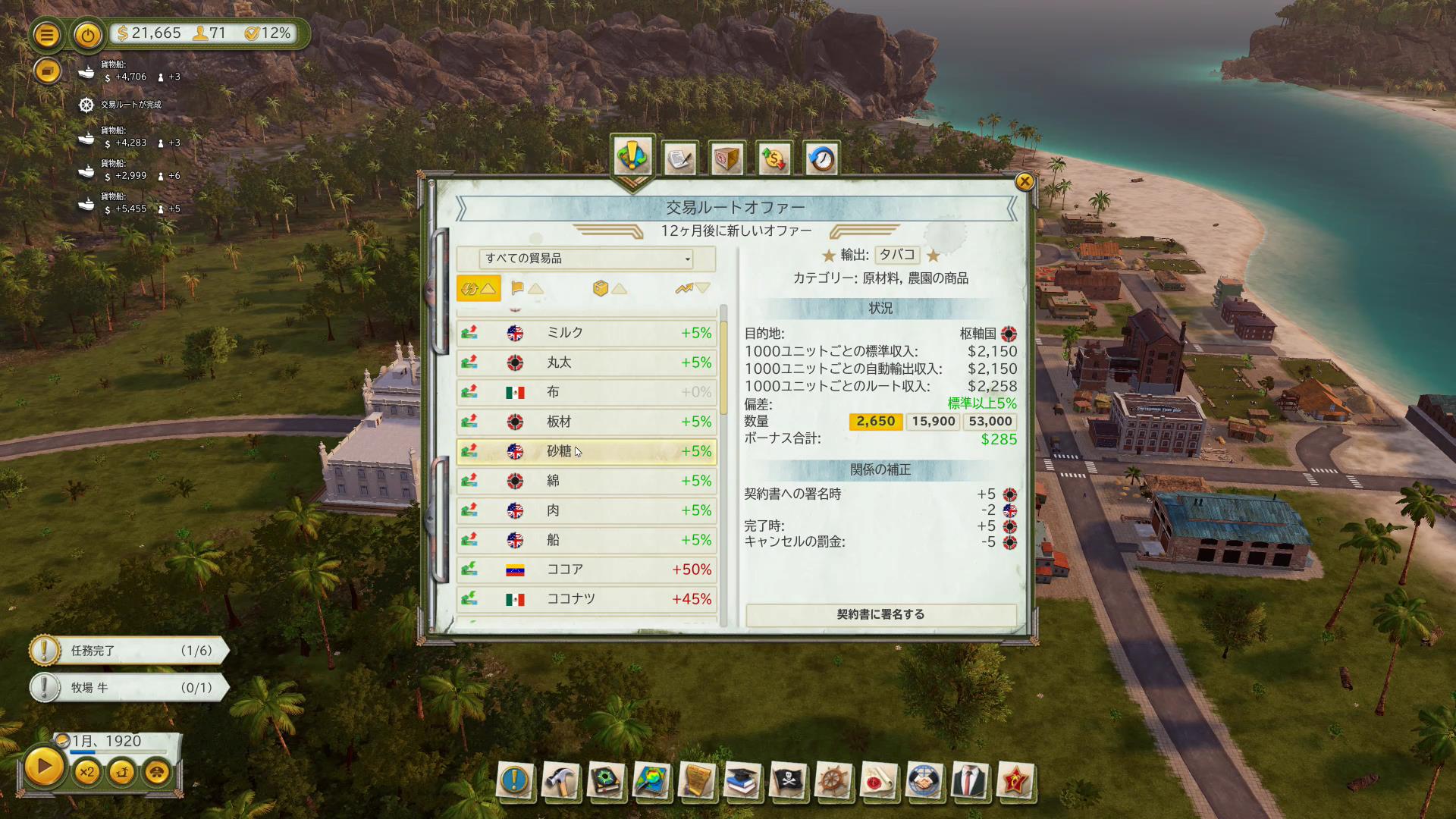The width and height of the screenshot is (1456, 819).
Task: Open the main menu hamburger button
Action: pos(47,35)
